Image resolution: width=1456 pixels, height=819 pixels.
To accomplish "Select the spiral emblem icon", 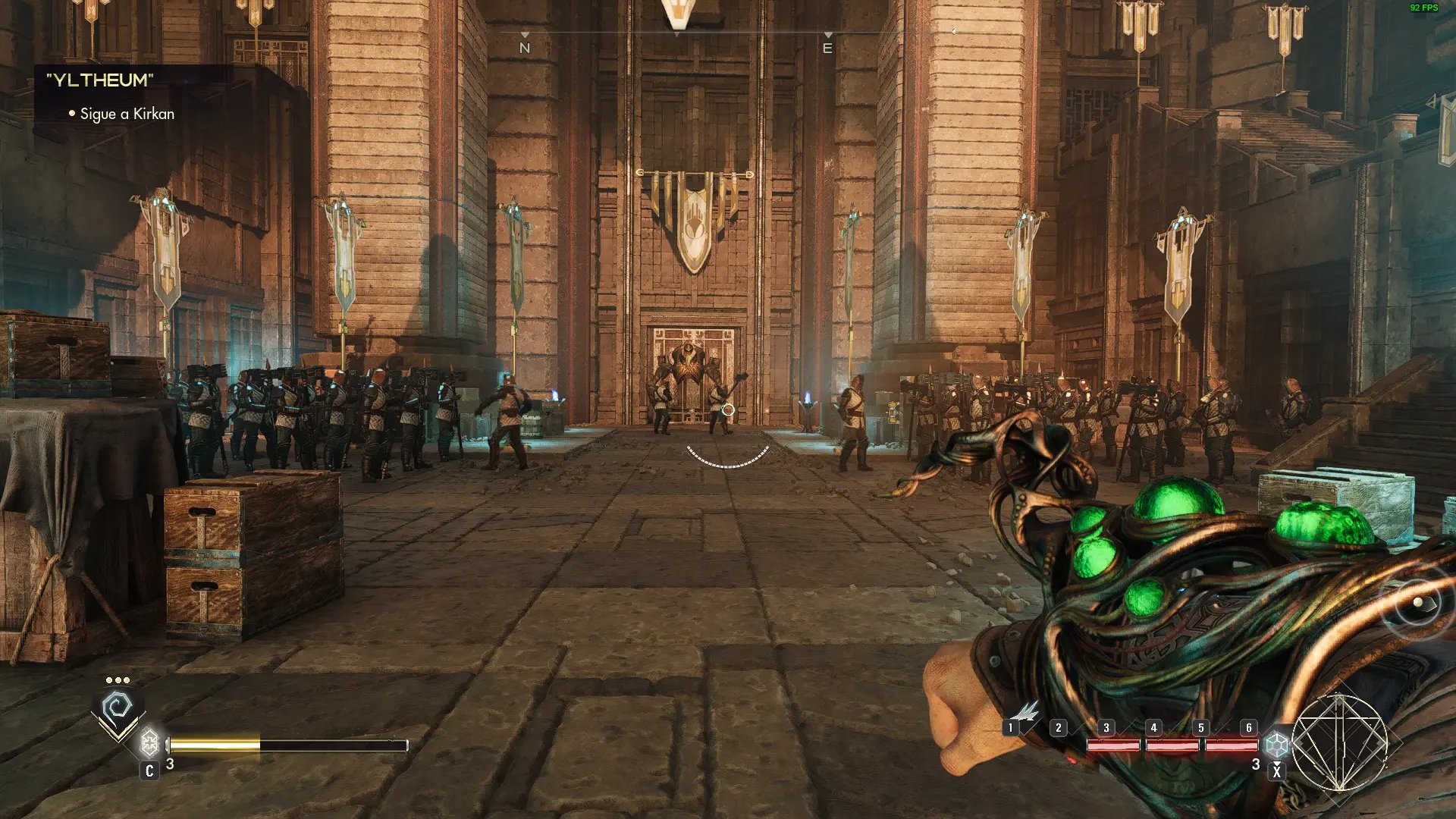I will coord(118,710).
